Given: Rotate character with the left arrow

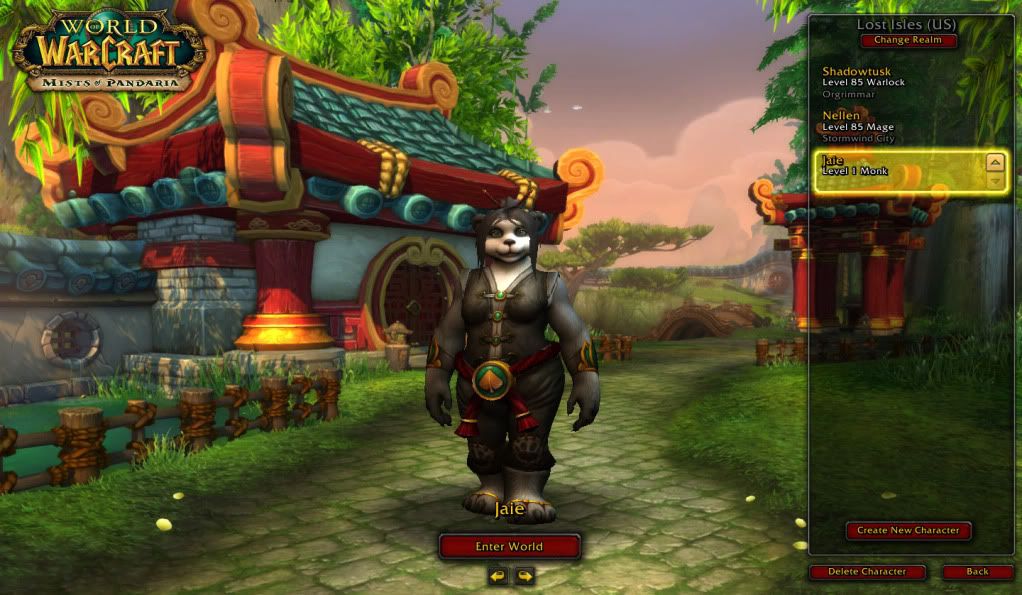Looking at the screenshot, I should click(497, 576).
